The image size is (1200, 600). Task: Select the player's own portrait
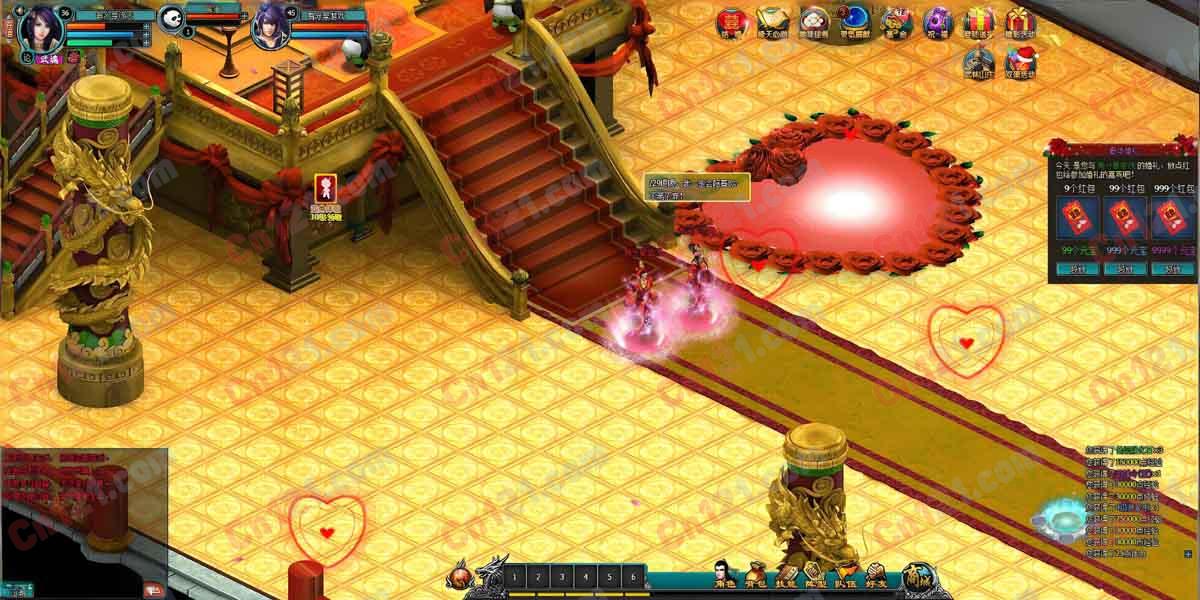pyautogui.click(x=40, y=25)
